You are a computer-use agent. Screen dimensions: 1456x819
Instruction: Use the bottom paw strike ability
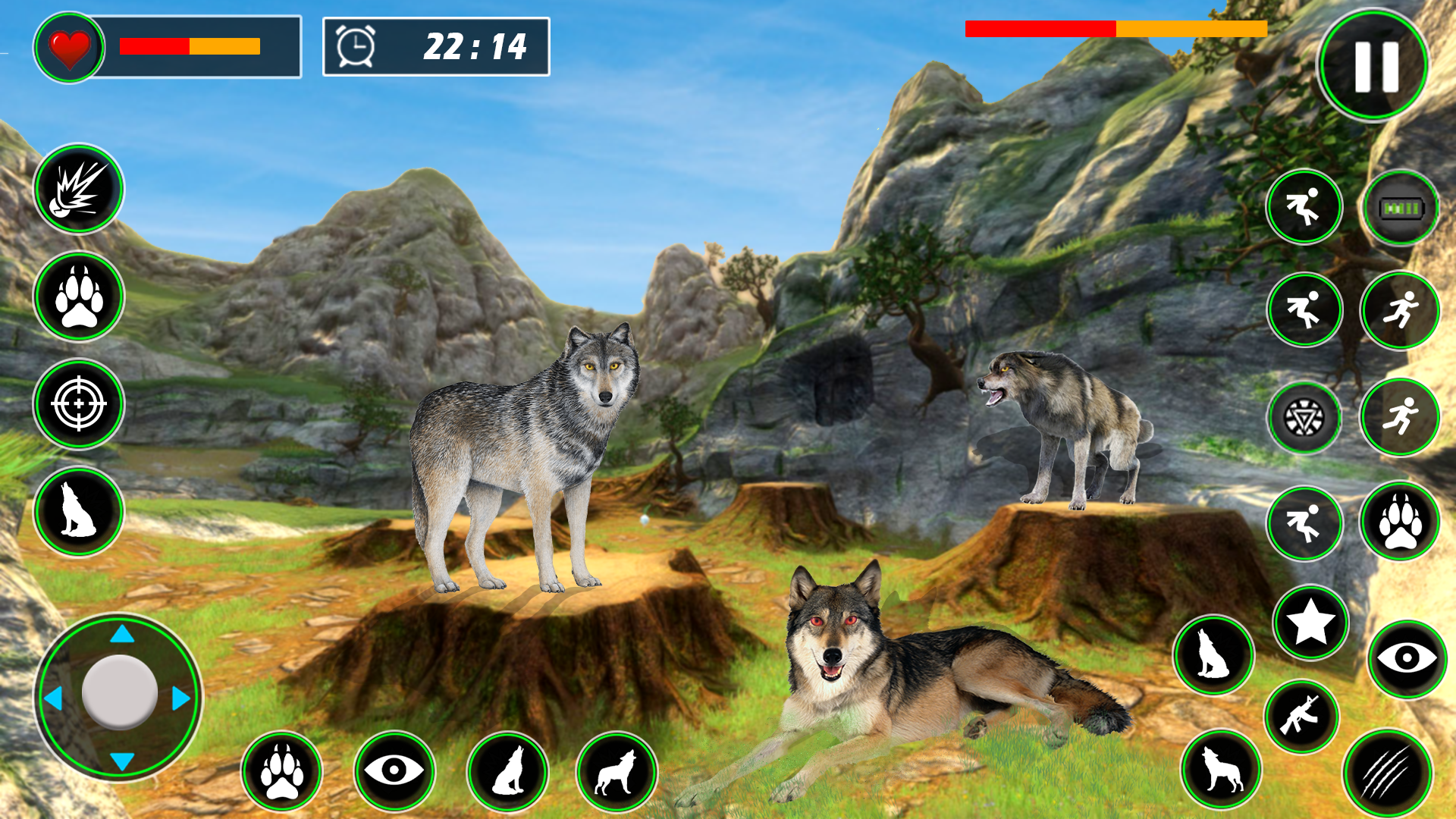pyautogui.click(x=283, y=771)
